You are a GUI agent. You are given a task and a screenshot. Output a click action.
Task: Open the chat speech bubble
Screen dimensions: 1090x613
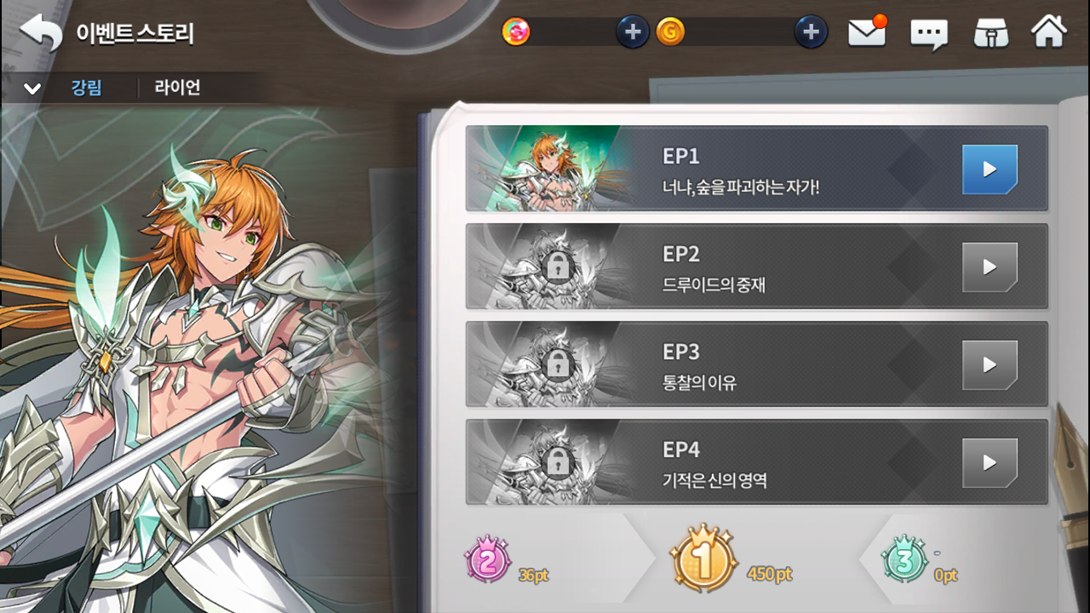[928, 35]
